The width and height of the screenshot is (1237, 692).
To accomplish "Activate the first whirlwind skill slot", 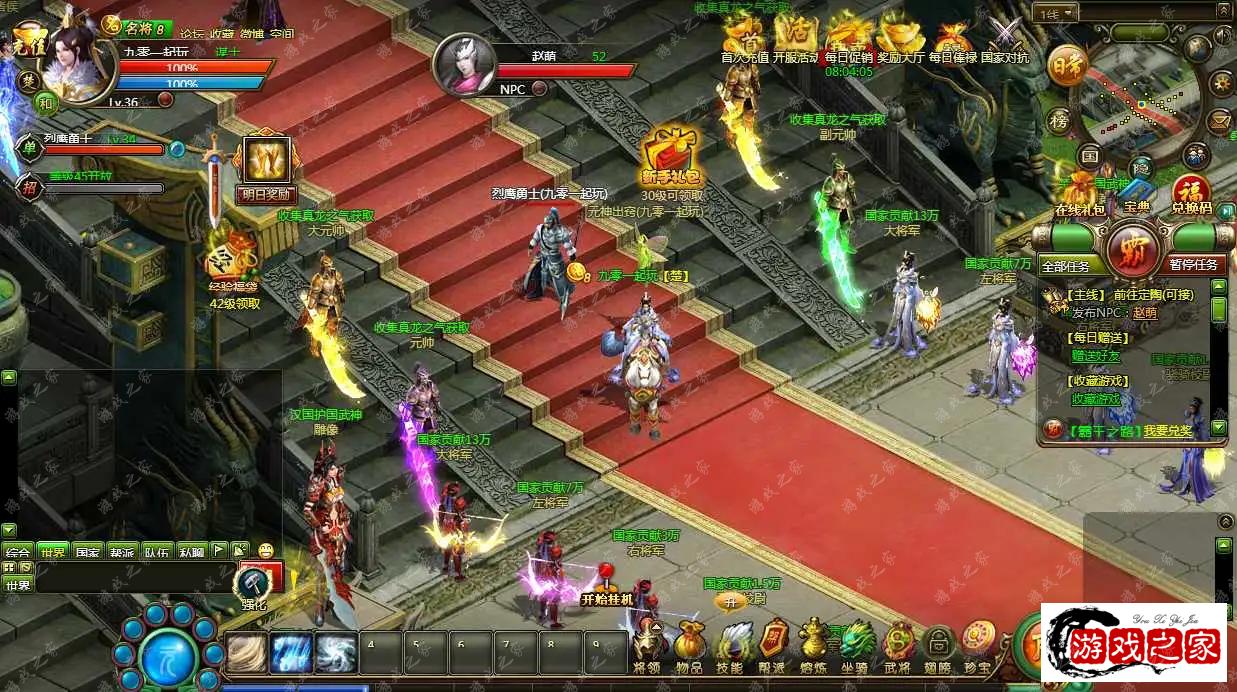I will pos(246,653).
